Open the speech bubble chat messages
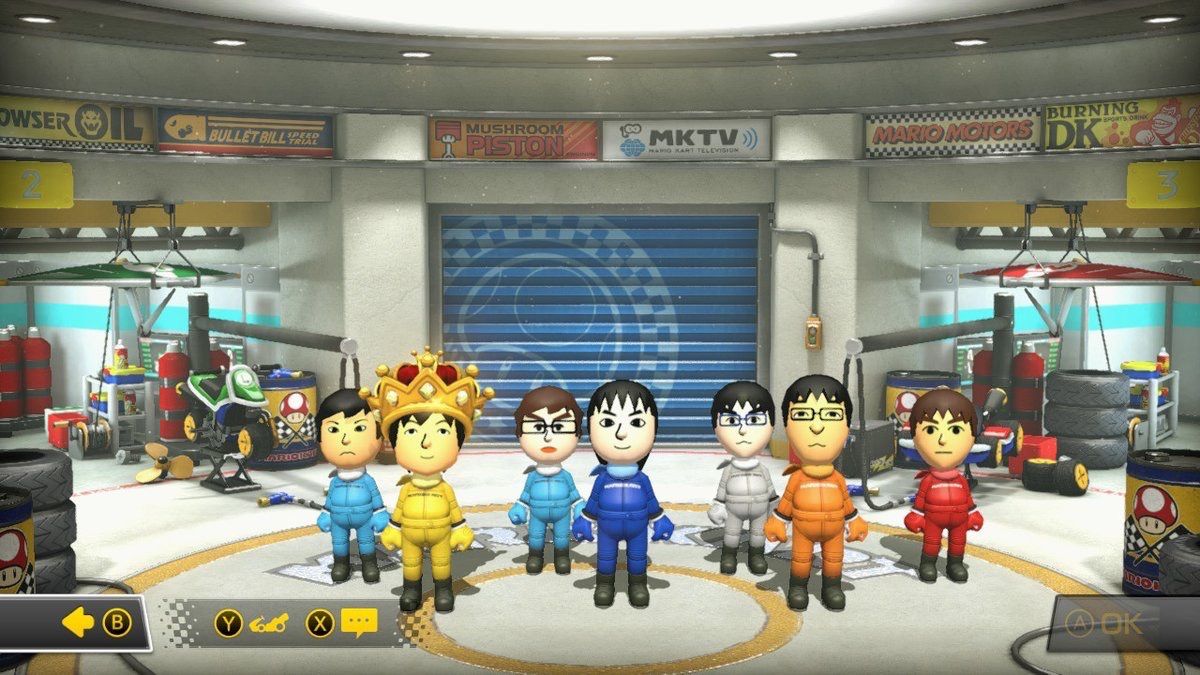 [x=358, y=623]
